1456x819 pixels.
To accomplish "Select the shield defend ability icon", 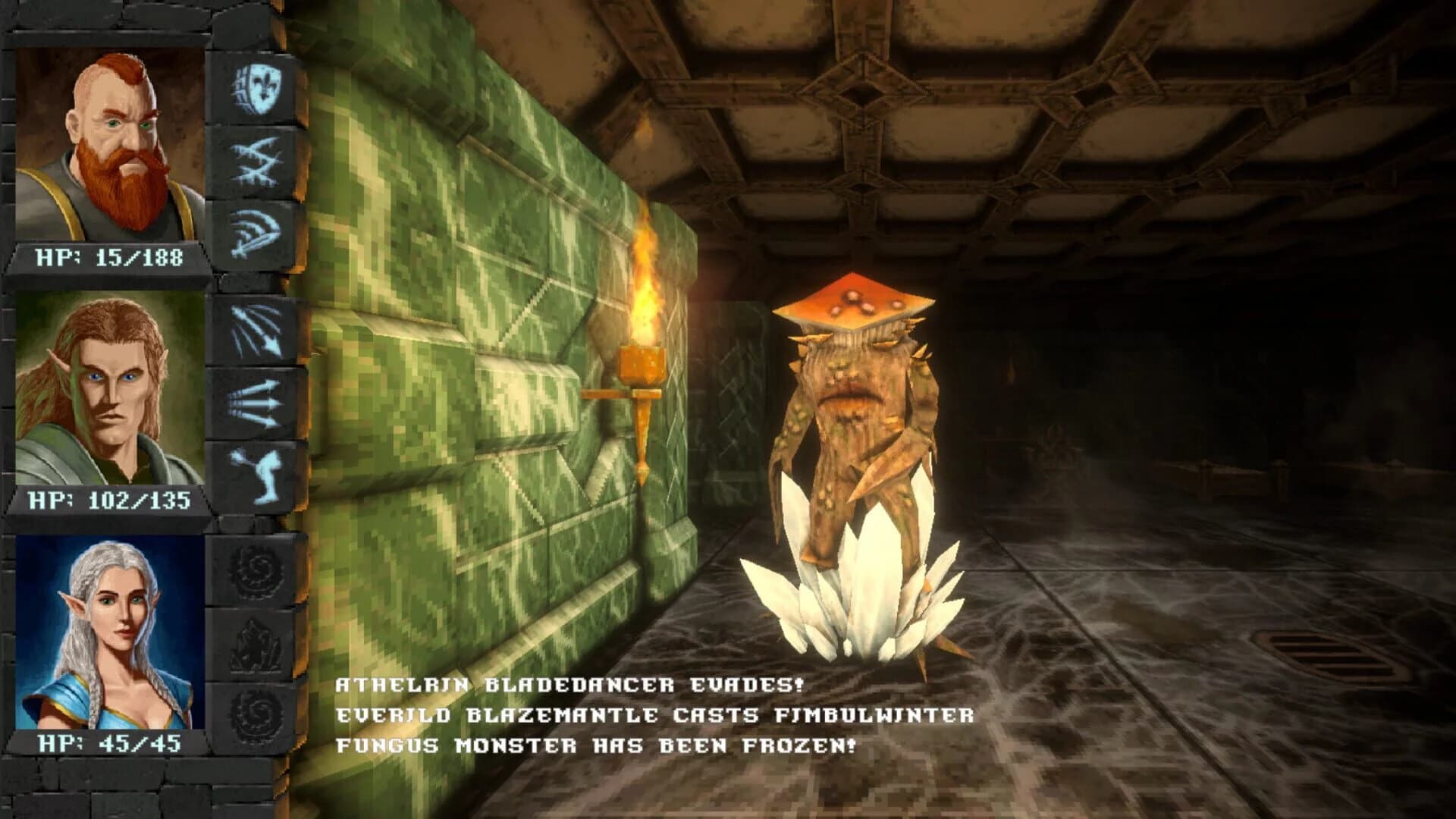I will tap(256, 91).
